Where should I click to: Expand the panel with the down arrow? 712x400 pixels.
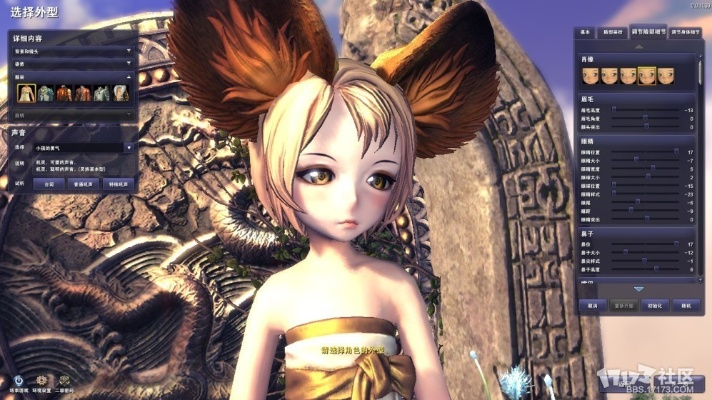click(x=638, y=289)
